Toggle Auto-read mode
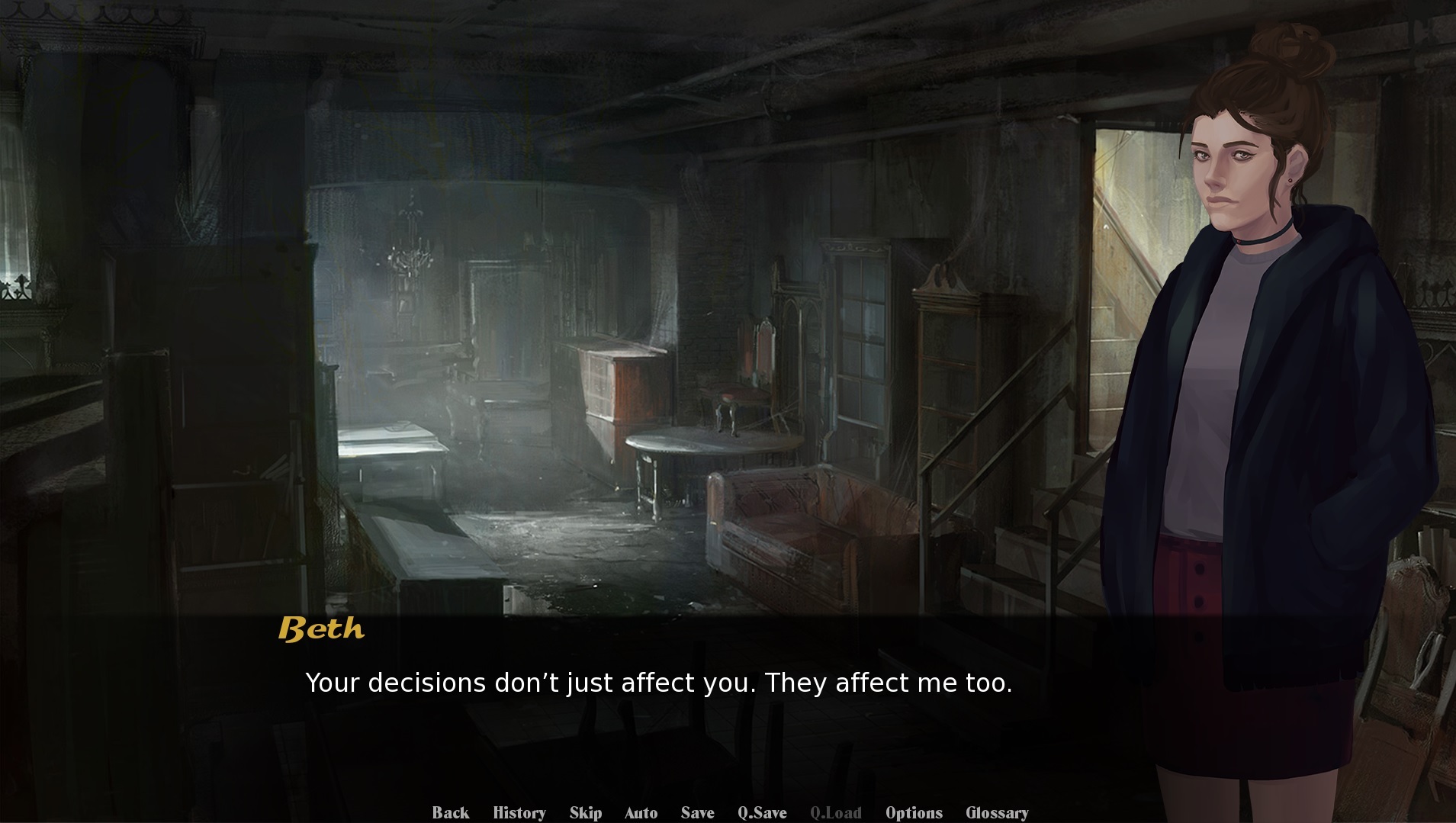Viewport: 1456px width, 823px height. pyautogui.click(x=641, y=812)
